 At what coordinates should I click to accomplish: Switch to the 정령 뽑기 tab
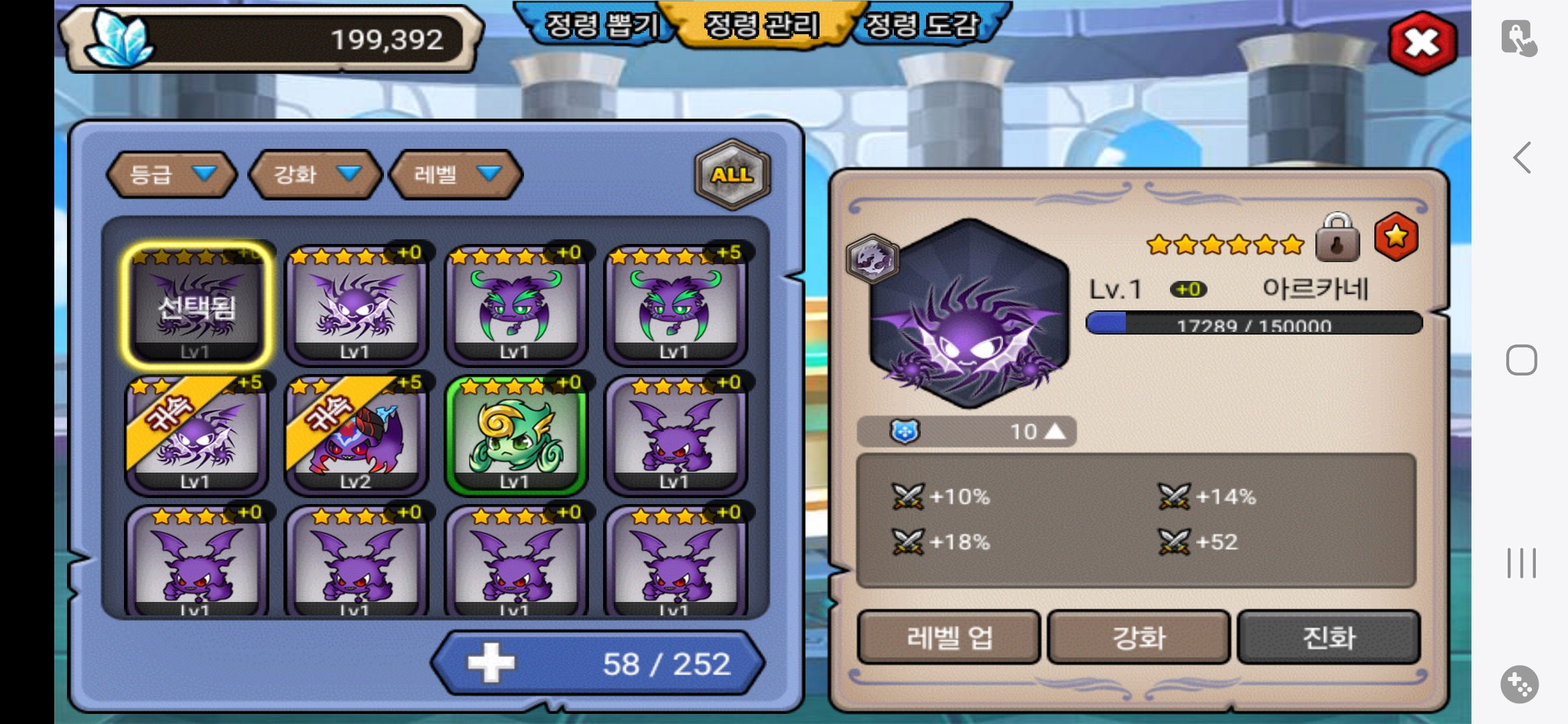click(x=600, y=25)
